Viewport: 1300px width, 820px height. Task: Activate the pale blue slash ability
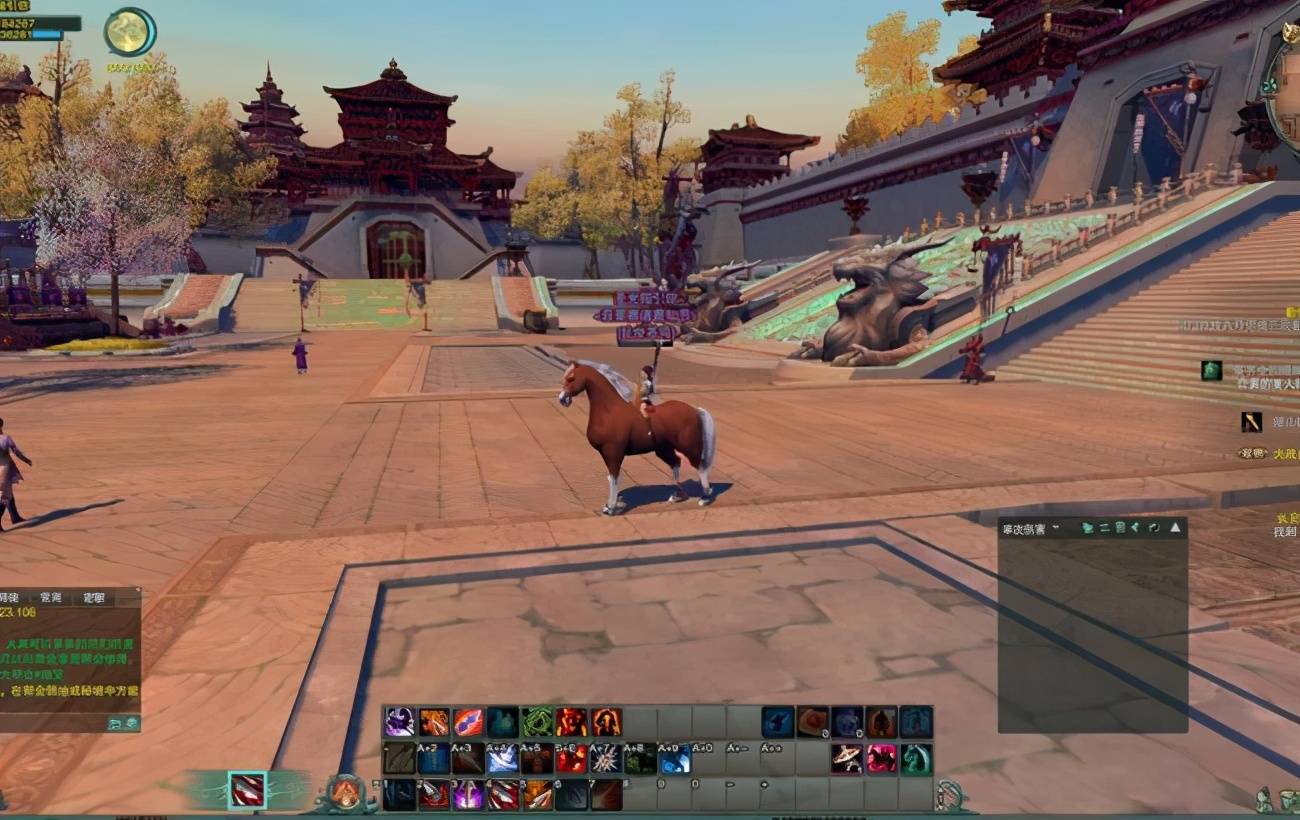coord(502,759)
